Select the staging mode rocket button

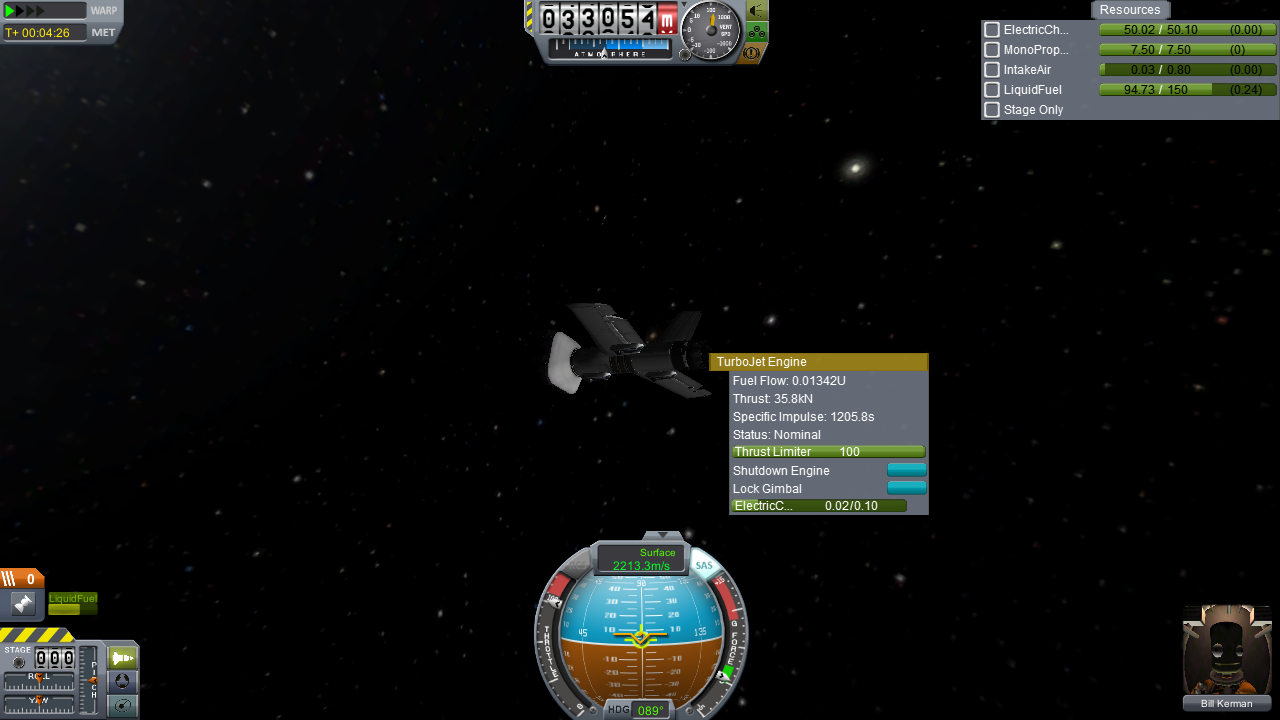[x=122, y=658]
